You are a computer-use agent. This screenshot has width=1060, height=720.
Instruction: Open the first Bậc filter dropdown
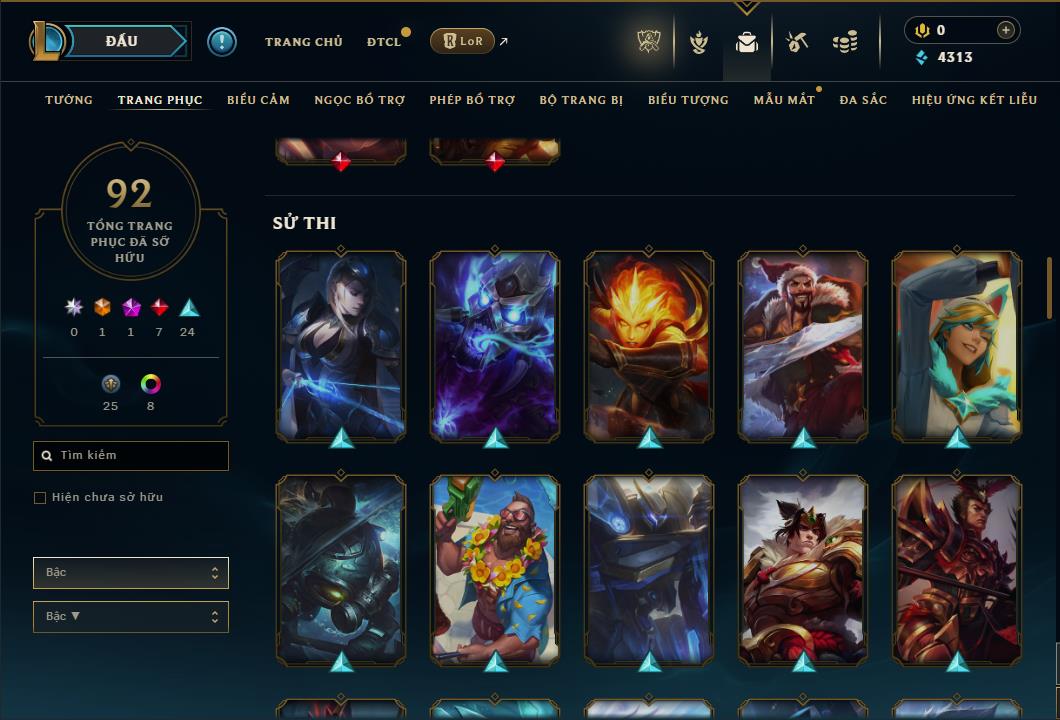131,573
